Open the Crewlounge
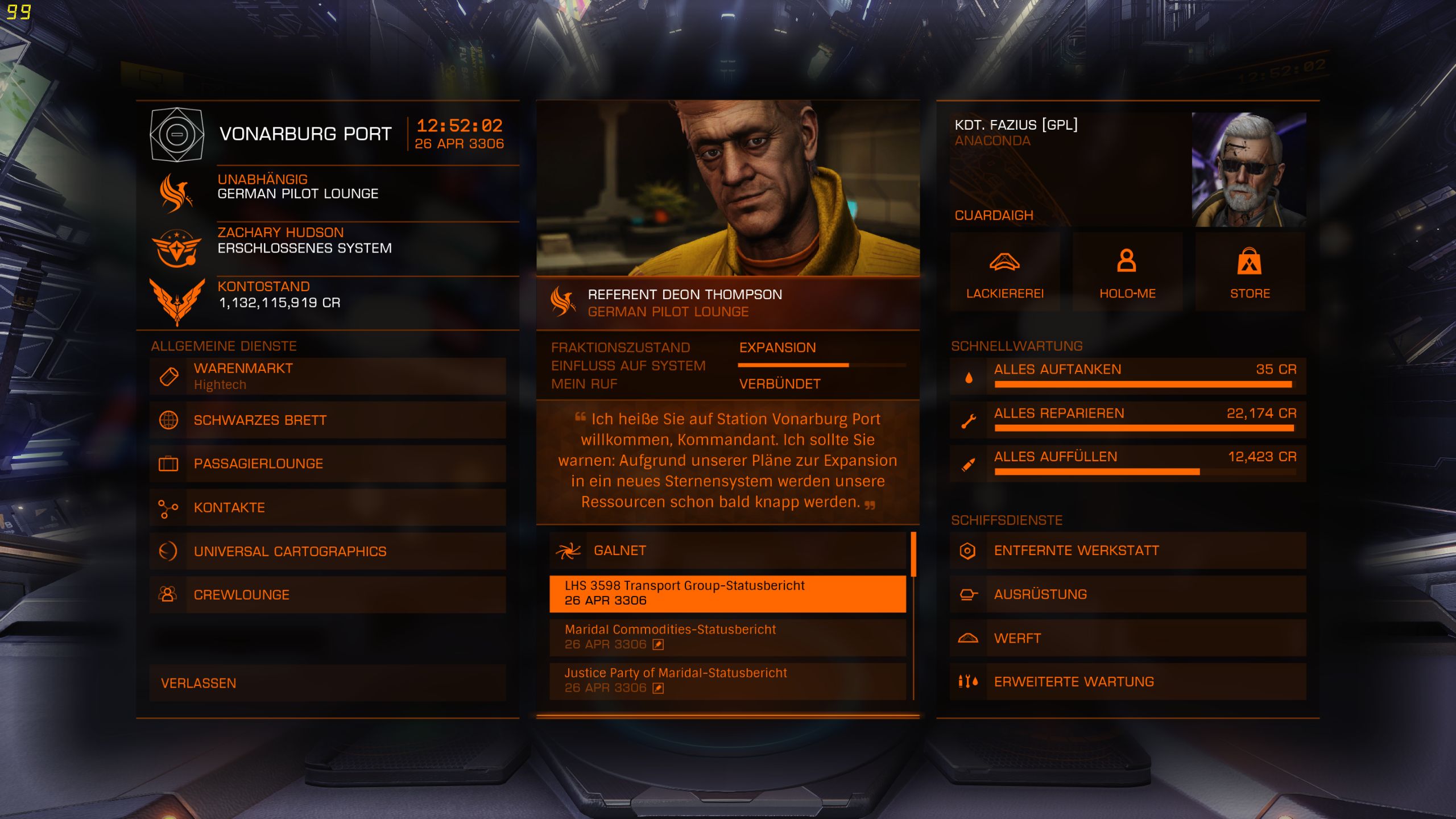Viewport: 1456px width, 819px height. 328,595
